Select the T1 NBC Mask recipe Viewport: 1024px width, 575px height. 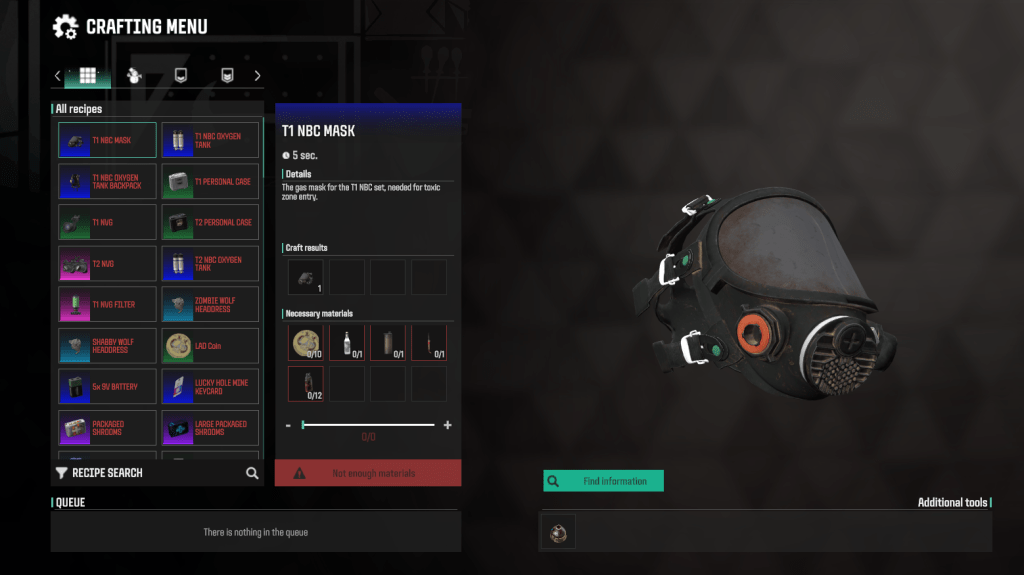(107, 140)
